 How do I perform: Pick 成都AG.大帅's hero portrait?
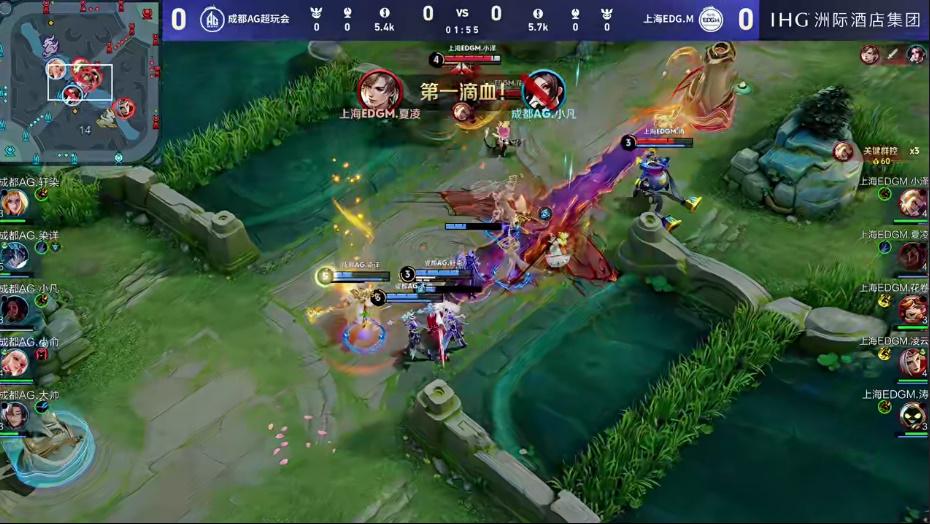[x=14, y=415]
